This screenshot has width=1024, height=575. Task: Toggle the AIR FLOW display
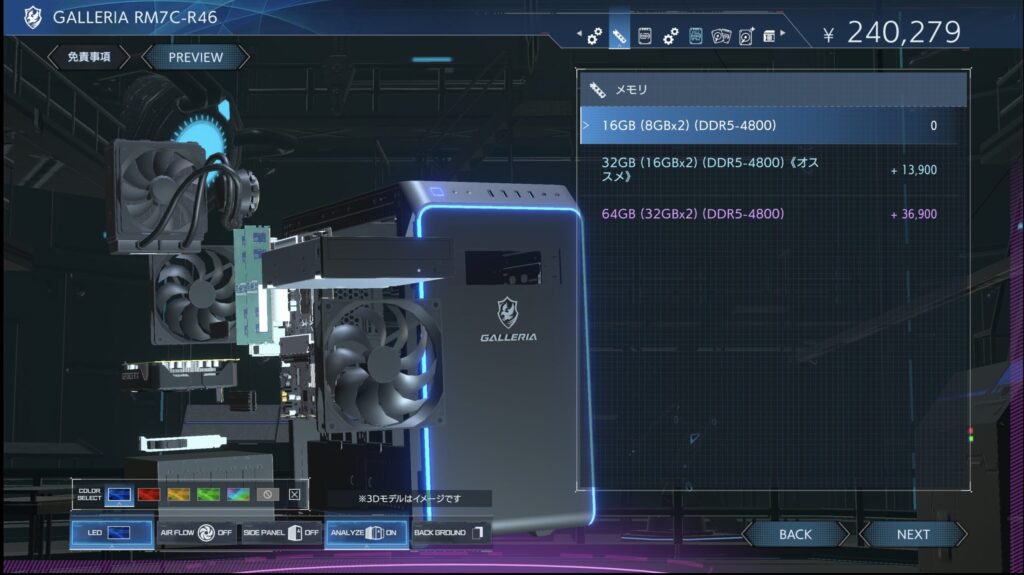coord(196,533)
